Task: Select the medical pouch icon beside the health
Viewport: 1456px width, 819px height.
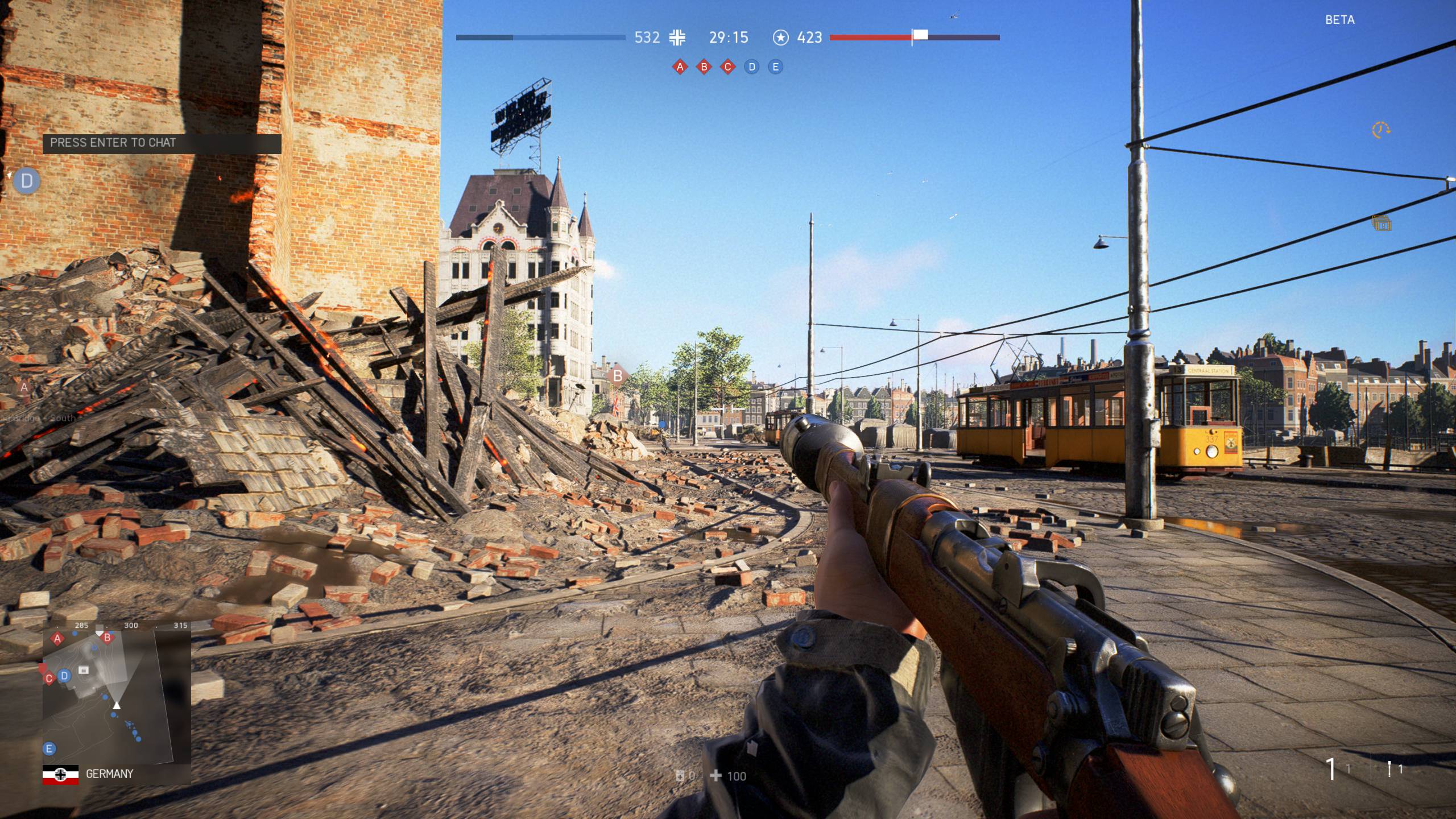Action: tap(680, 776)
